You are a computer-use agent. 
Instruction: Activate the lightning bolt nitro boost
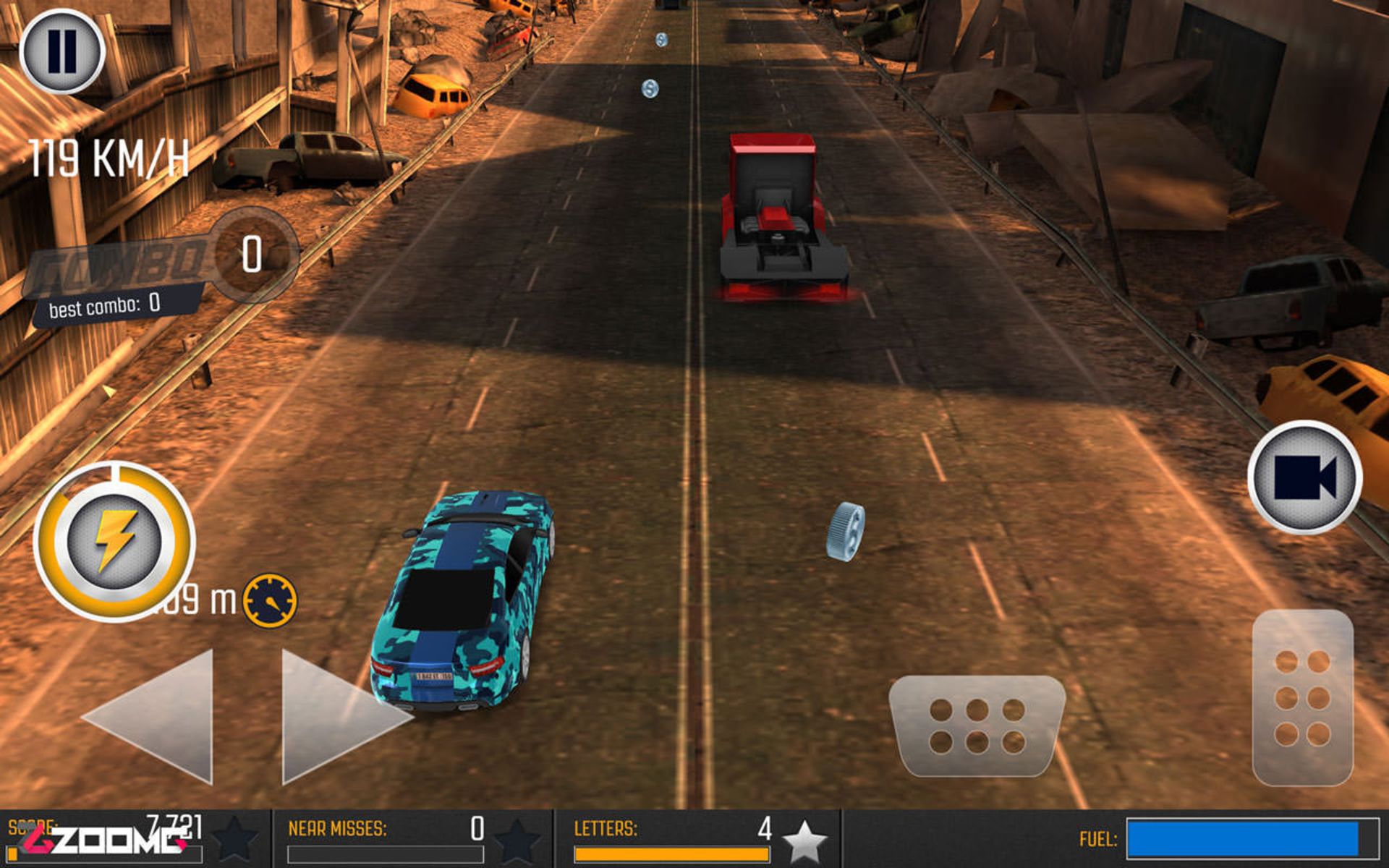tap(114, 542)
